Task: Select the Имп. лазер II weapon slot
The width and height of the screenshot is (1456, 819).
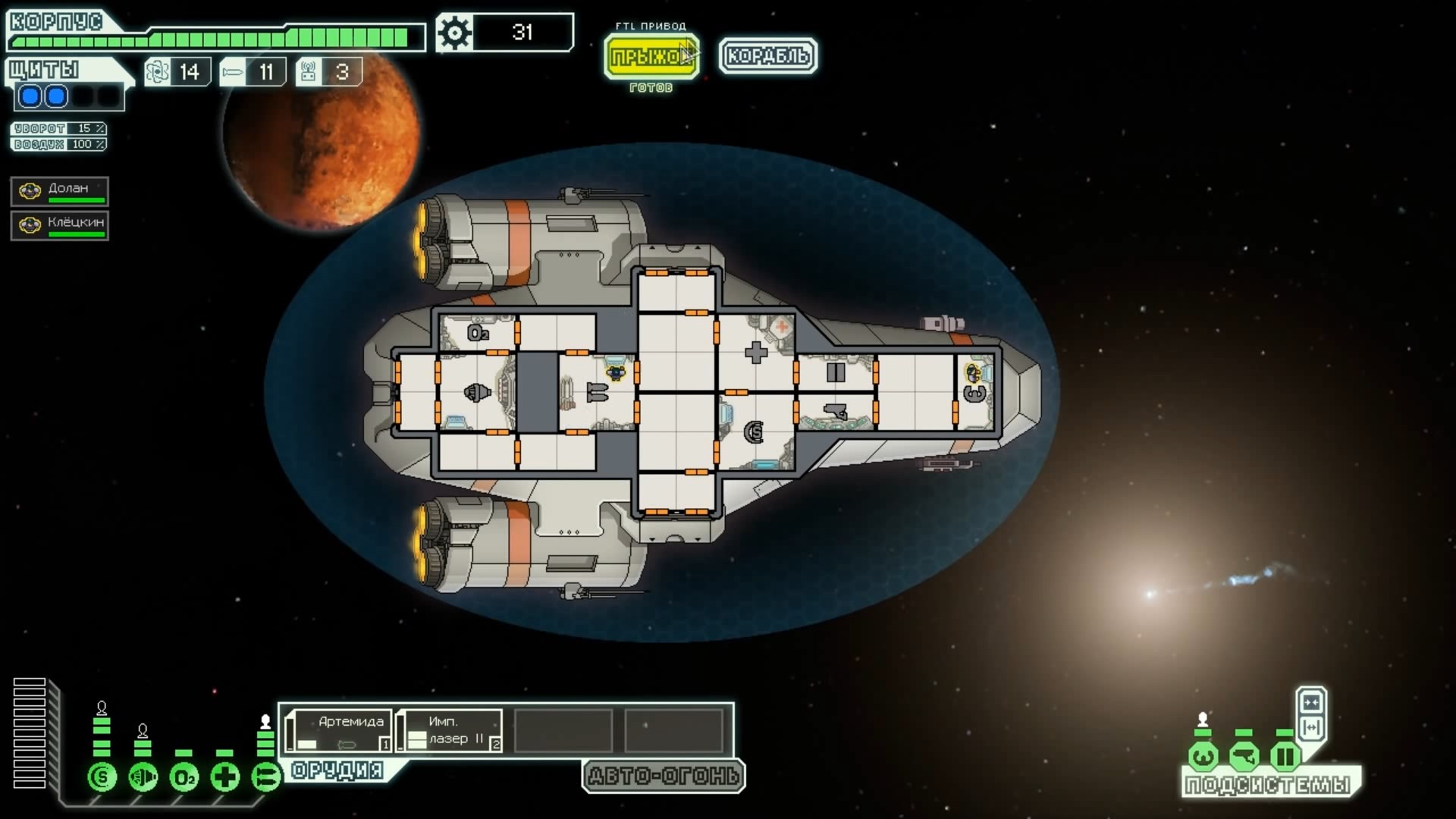Action: (450, 730)
